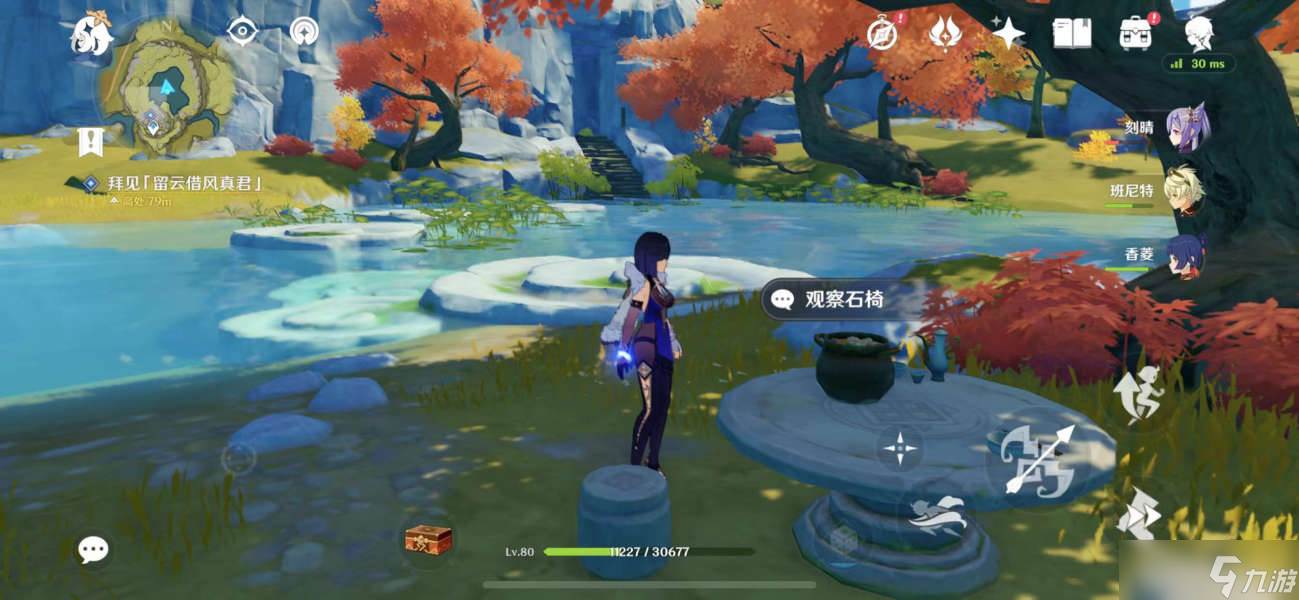The image size is (1299, 600).
Task: Toggle the elemental sight eye icon
Action: coord(242,32)
